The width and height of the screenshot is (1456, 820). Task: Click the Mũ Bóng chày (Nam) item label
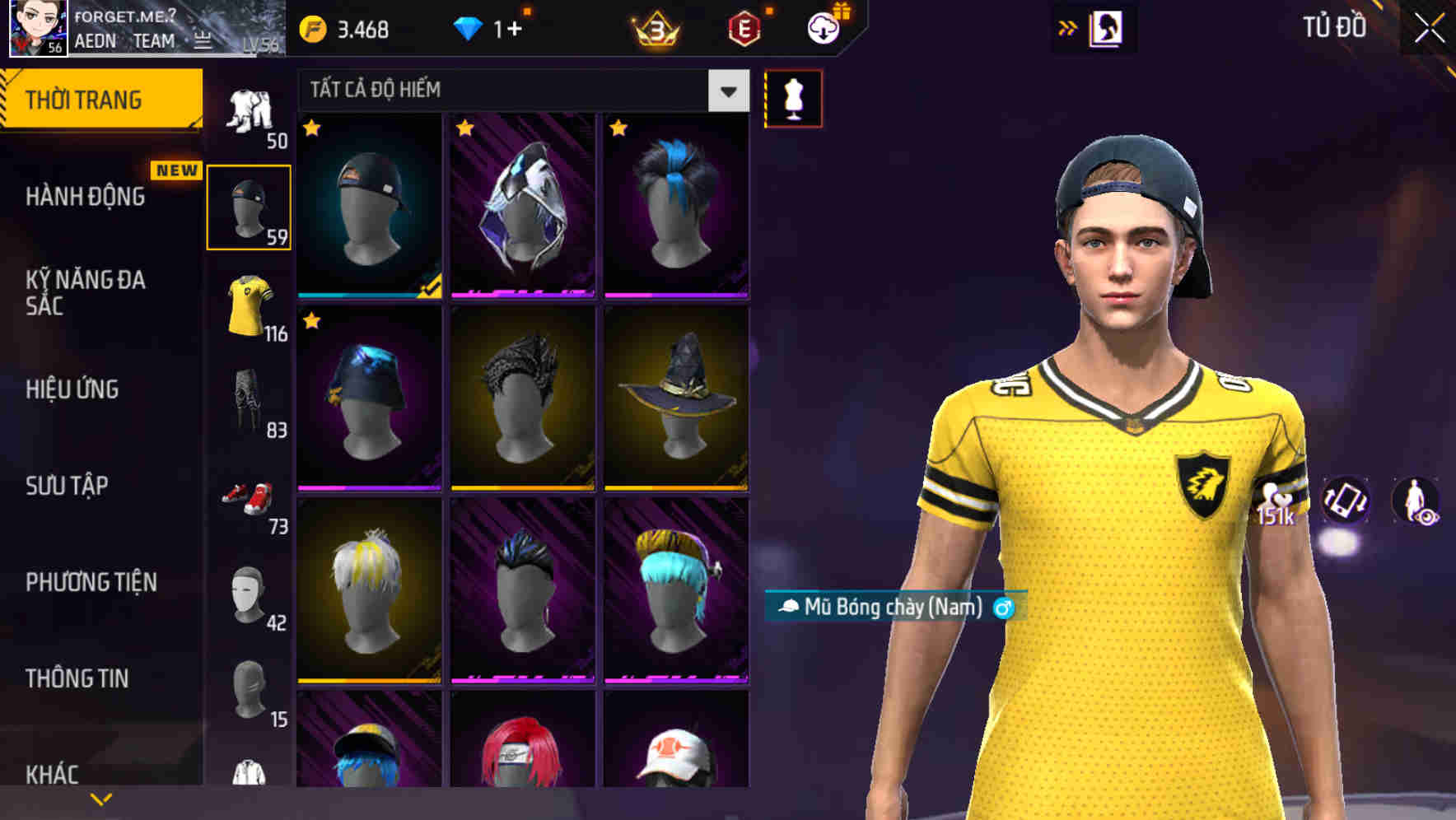point(894,610)
